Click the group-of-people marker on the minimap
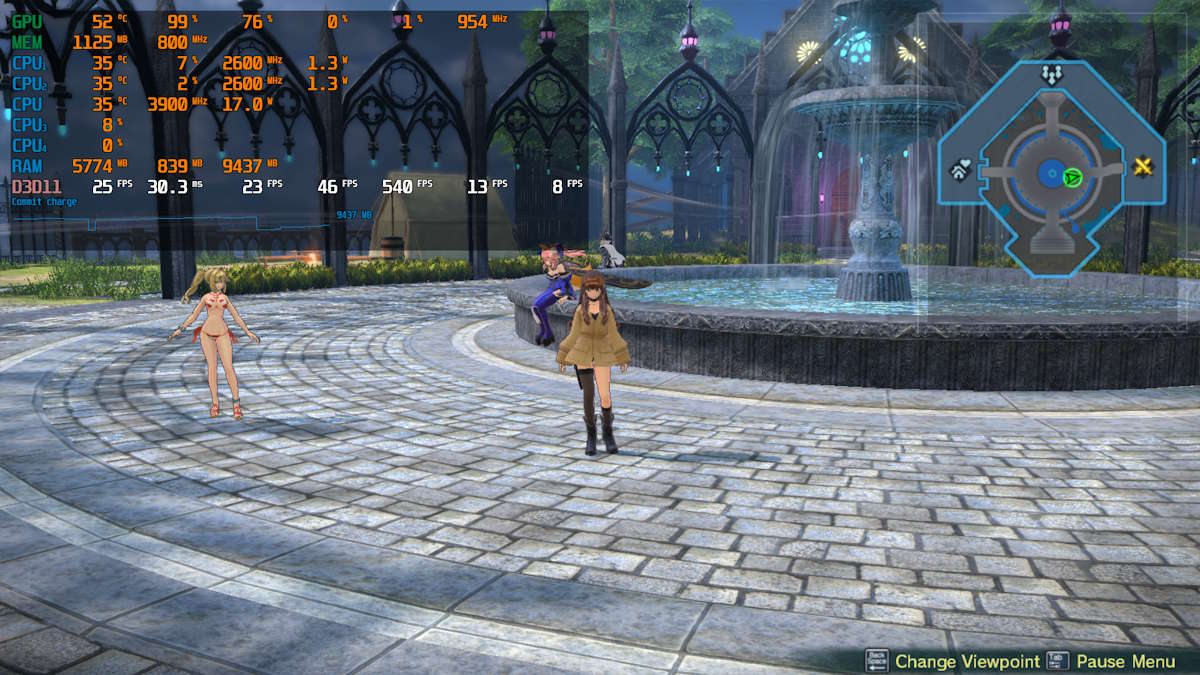Image resolution: width=1200 pixels, height=675 pixels. [1050, 74]
